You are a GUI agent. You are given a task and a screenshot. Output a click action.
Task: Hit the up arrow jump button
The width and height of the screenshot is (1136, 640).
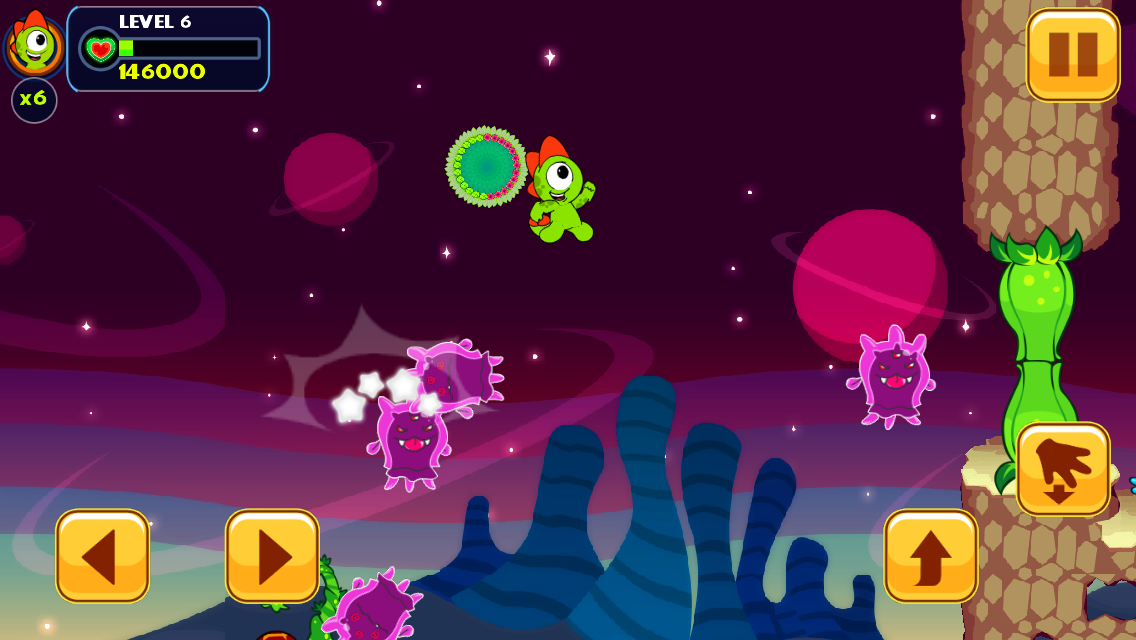pyautogui.click(x=931, y=556)
